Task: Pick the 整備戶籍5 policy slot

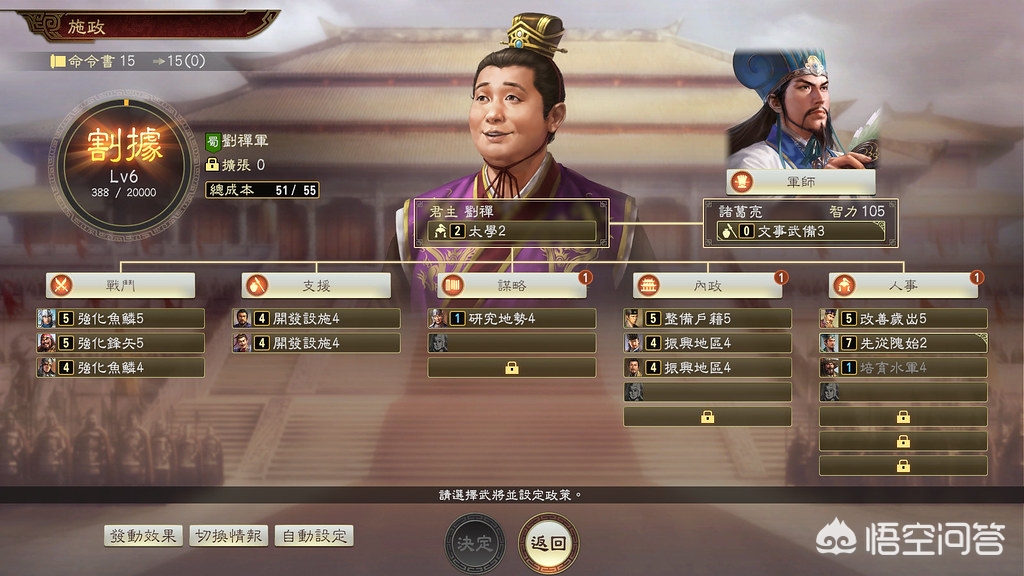Action: pos(707,319)
